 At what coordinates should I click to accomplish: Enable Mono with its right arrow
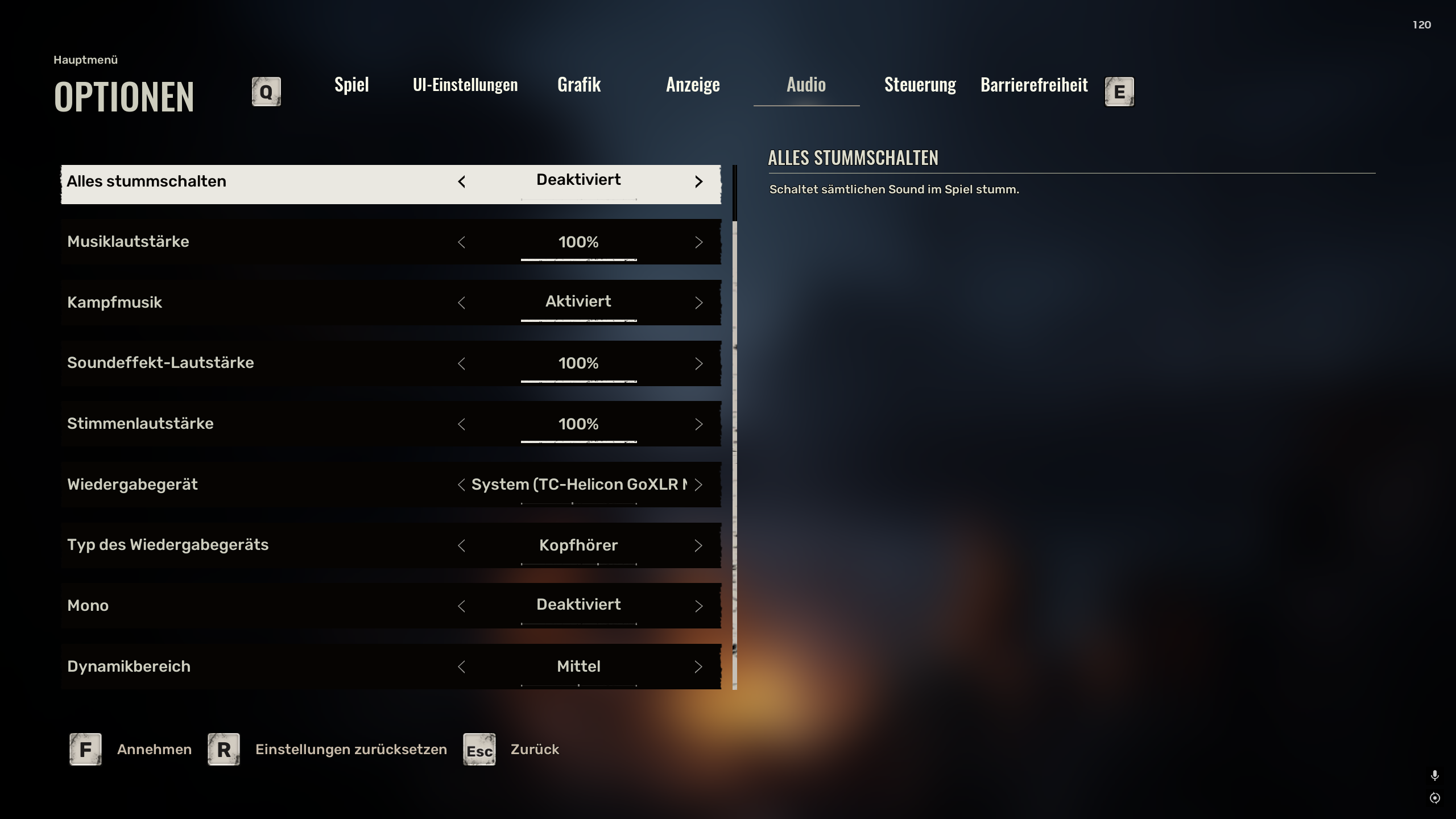[x=698, y=606]
